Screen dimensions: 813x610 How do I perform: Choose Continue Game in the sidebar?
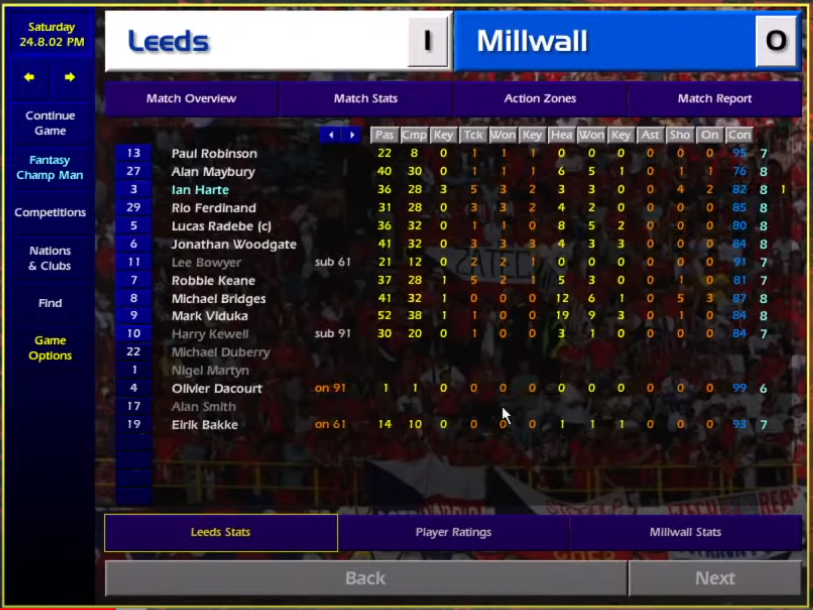point(50,123)
